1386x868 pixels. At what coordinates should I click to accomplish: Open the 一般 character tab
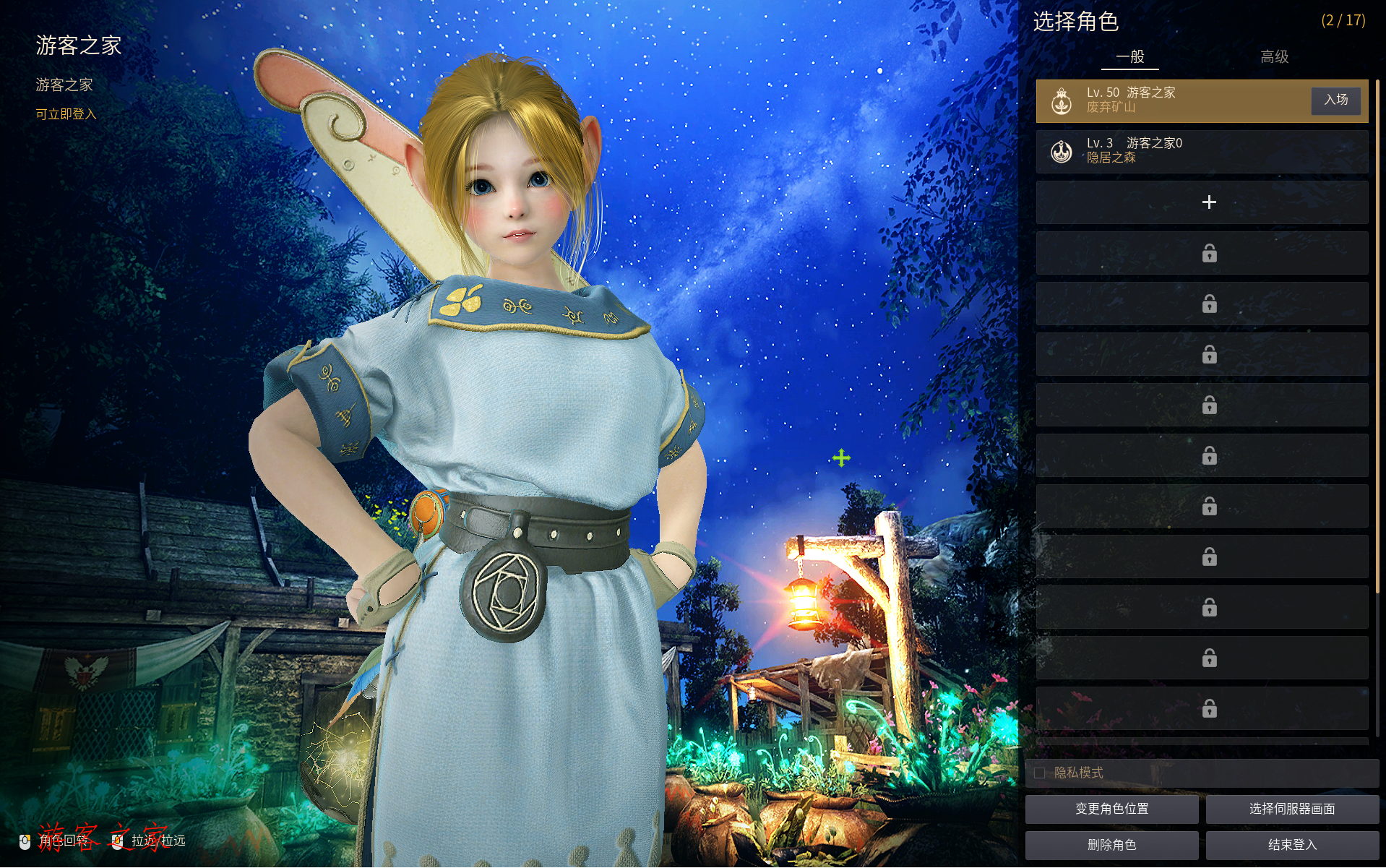pyautogui.click(x=1129, y=56)
